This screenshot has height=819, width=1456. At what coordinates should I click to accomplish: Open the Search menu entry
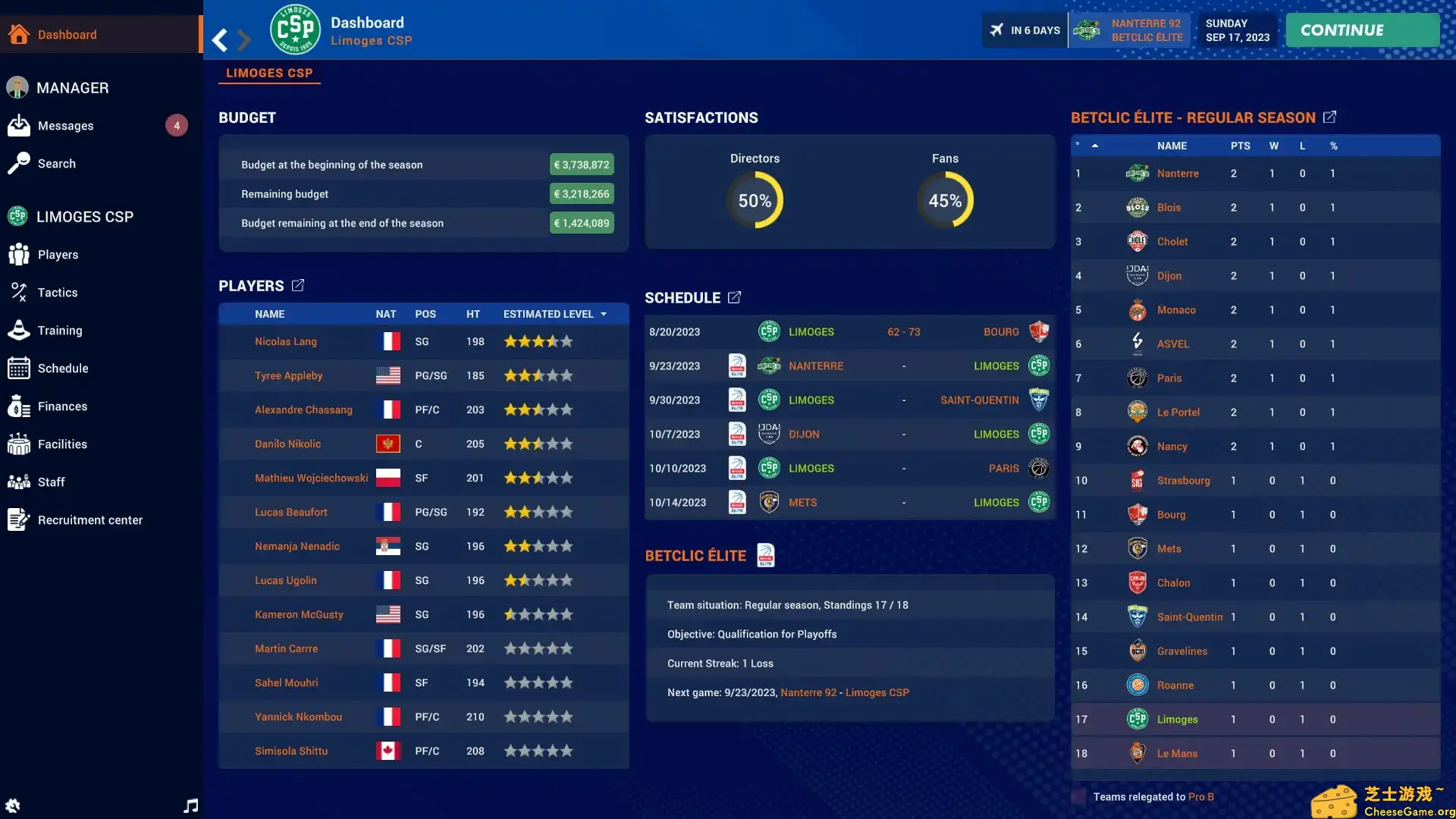[x=57, y=164]
